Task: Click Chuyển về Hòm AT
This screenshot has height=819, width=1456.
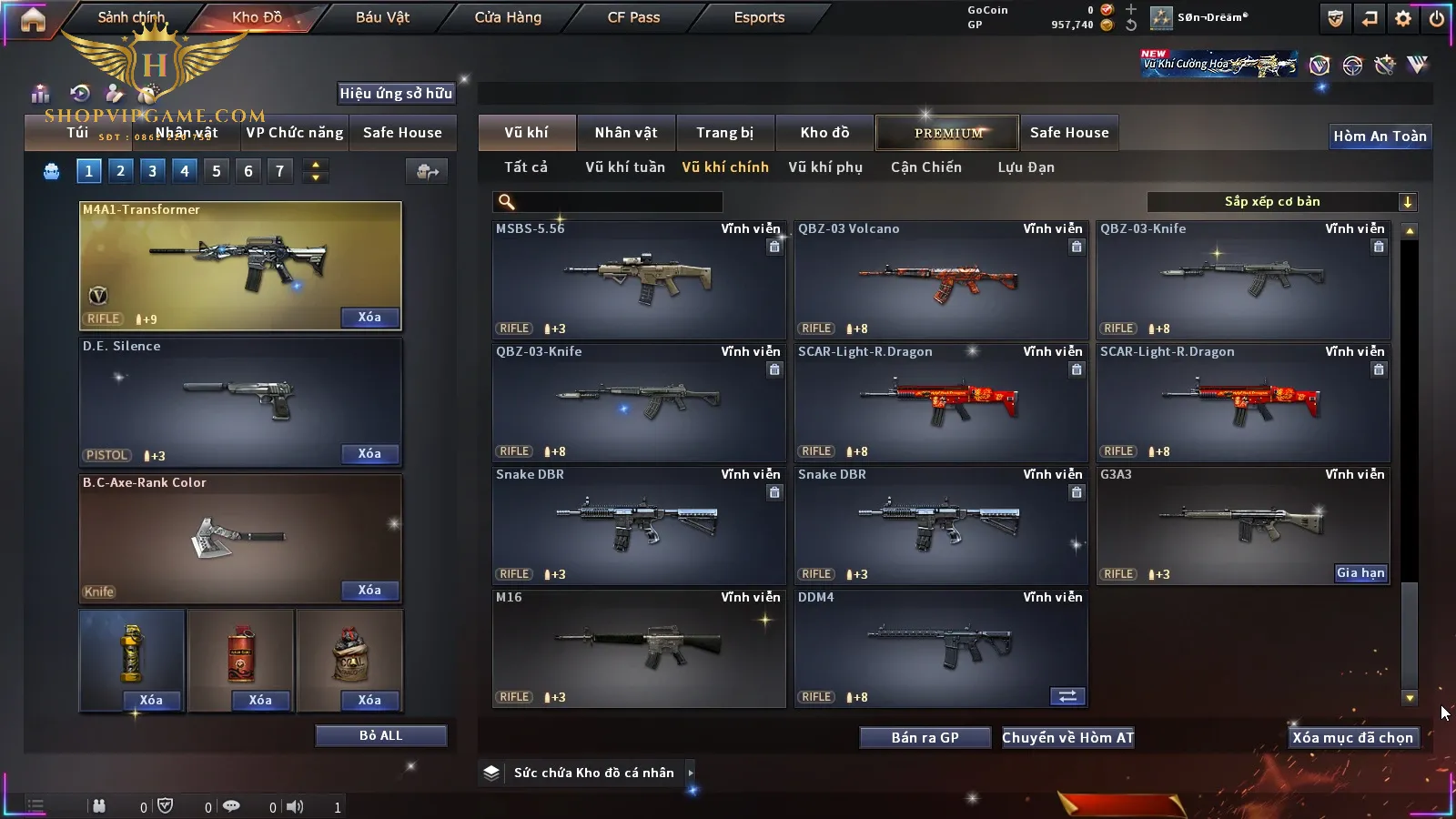Action: coord(1067,738)
